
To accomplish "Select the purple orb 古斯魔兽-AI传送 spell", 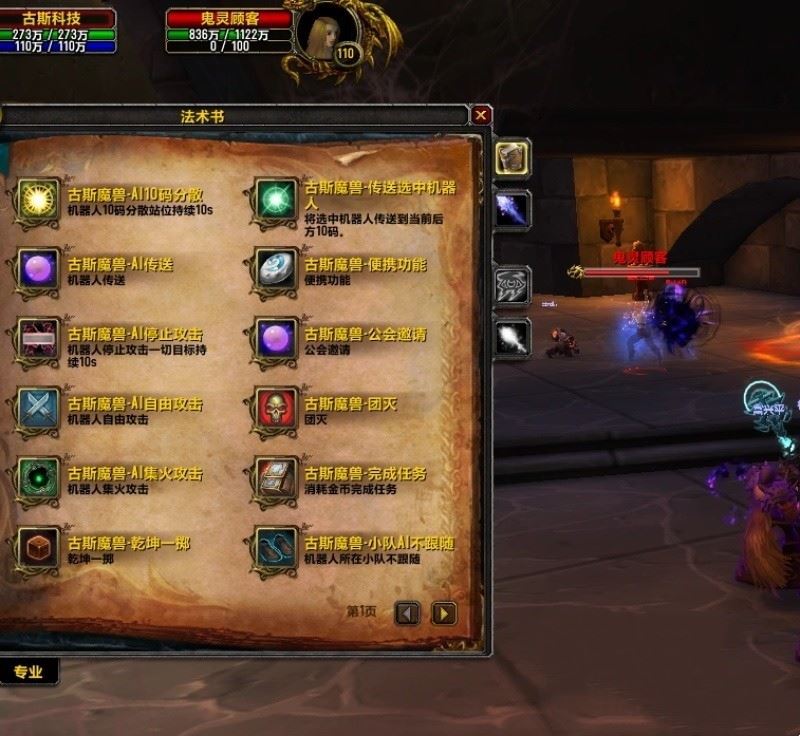I will [38, 270].
